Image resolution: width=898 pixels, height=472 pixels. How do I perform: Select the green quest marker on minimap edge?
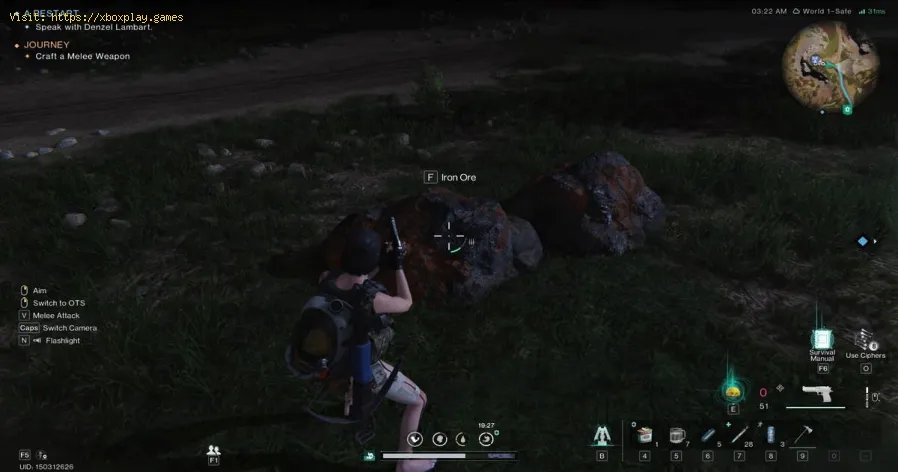pyautogui.click(x=846, y=109)
